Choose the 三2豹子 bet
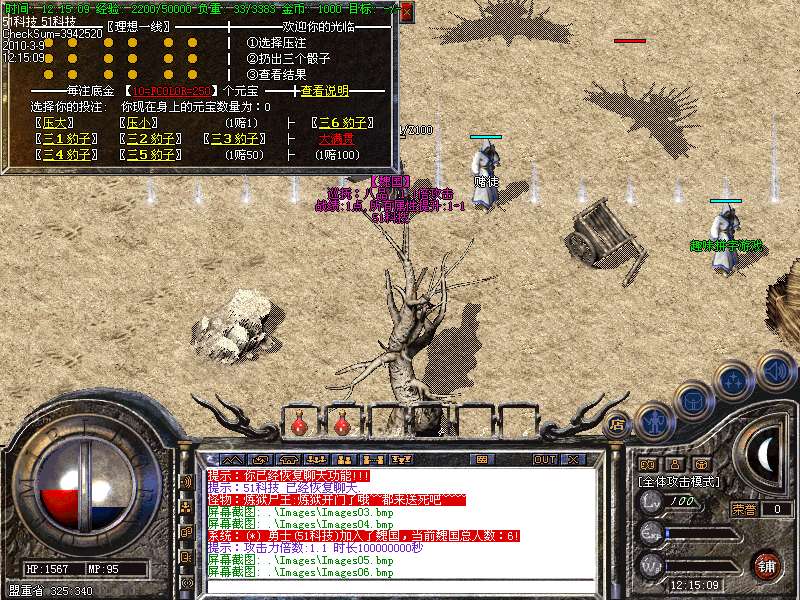The image size is (800, 600). click(151, 139)
